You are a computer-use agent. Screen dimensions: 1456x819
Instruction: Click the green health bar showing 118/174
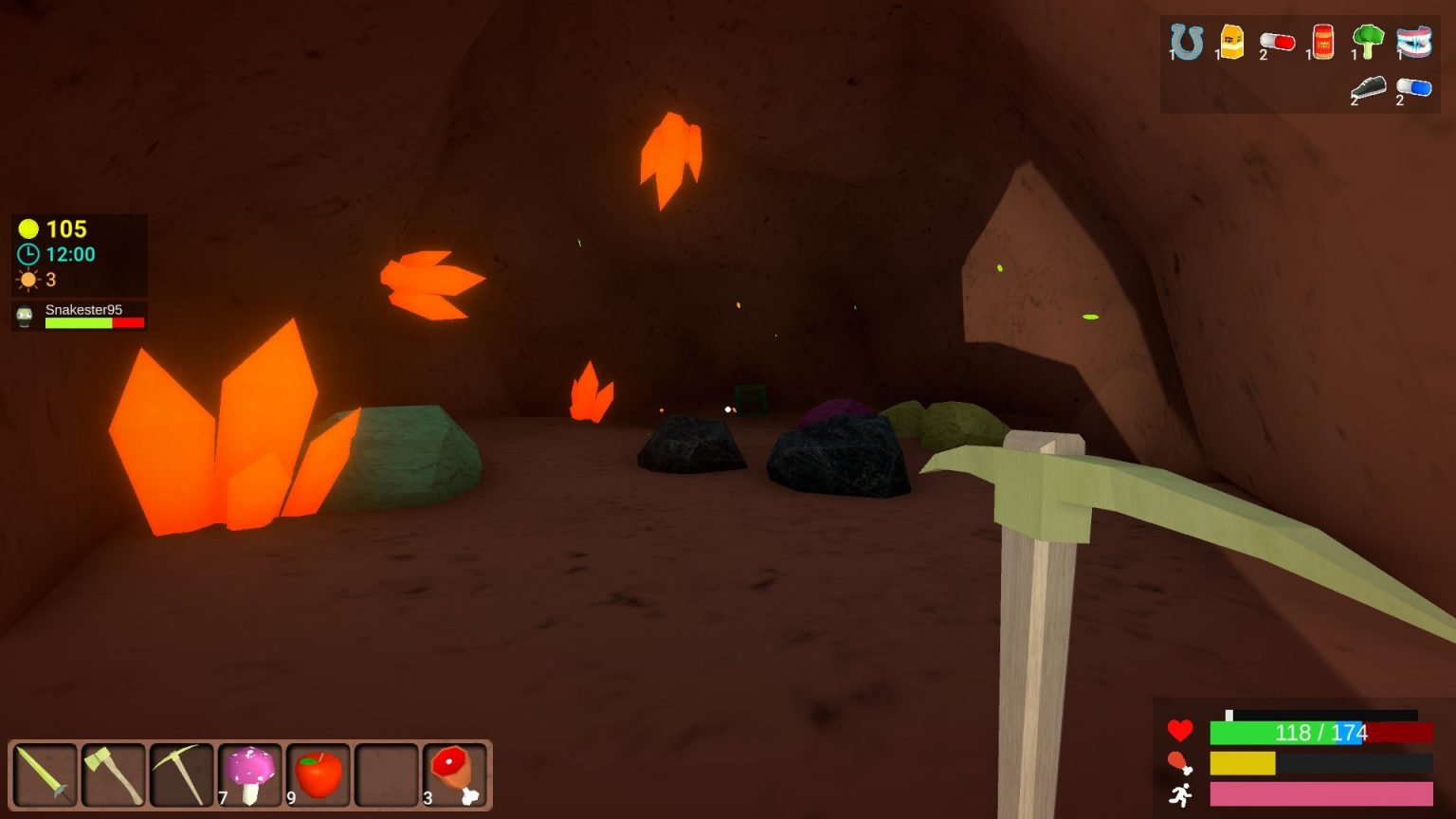pos(1289,732)
